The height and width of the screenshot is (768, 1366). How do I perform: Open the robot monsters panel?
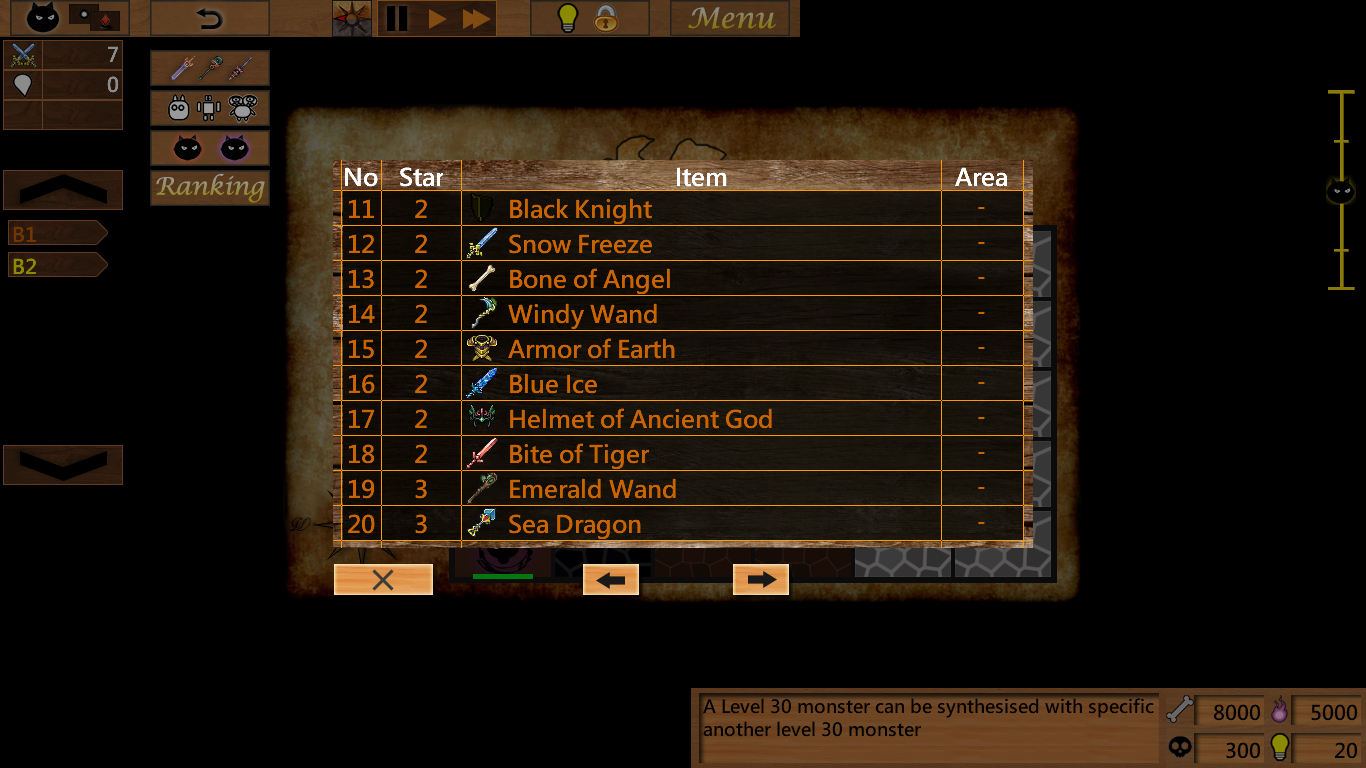(x=209, y=108)
